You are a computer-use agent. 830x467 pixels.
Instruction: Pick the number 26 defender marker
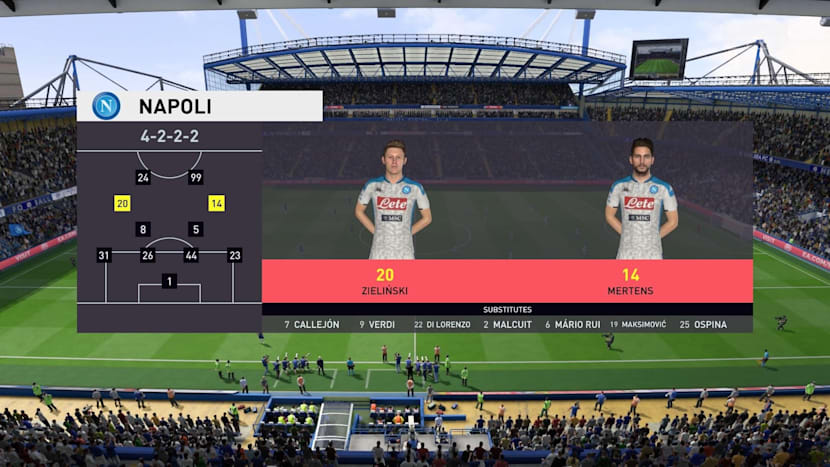click(148, 255)
